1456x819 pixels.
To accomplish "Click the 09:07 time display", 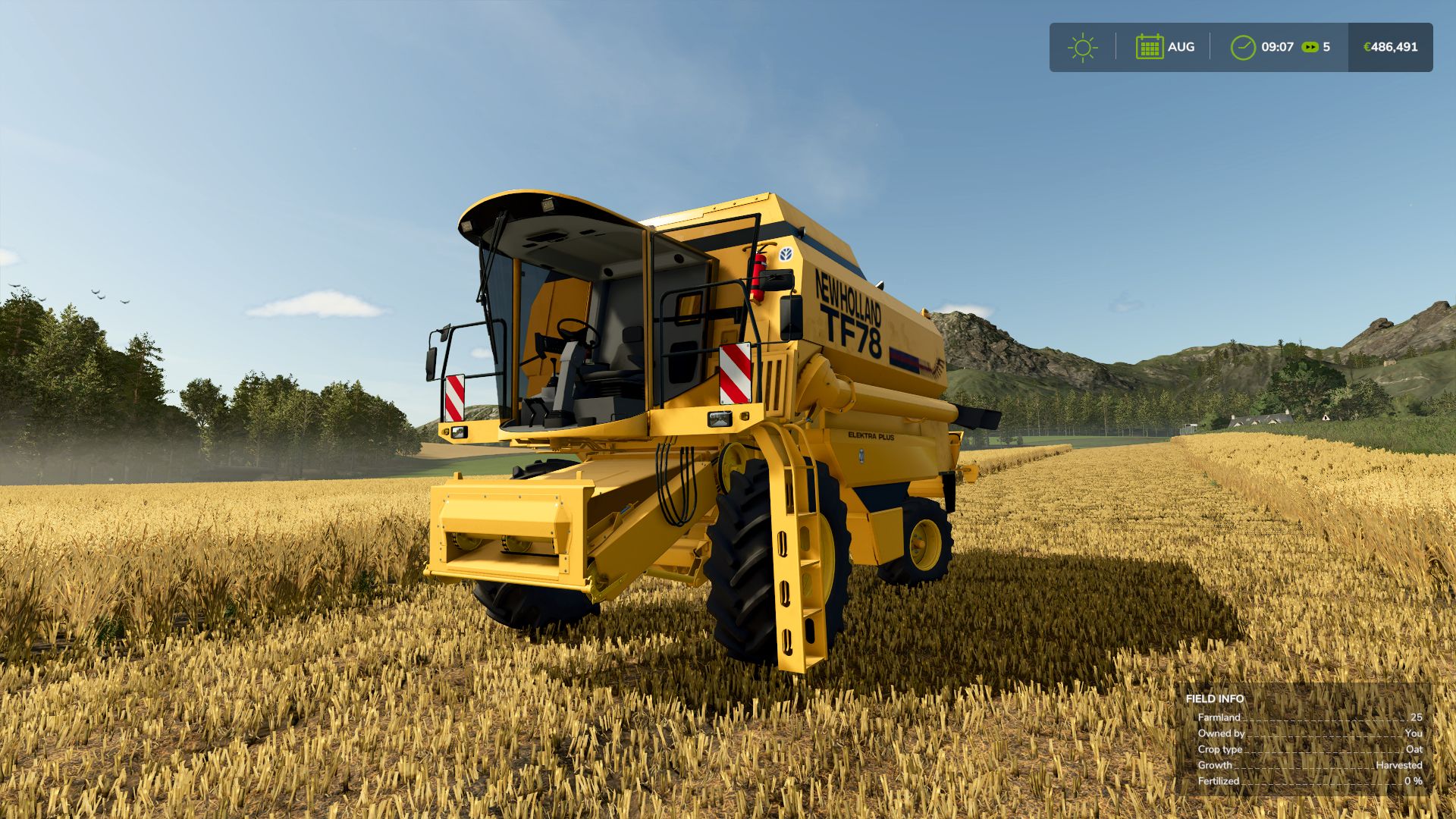I will 1277,46.
